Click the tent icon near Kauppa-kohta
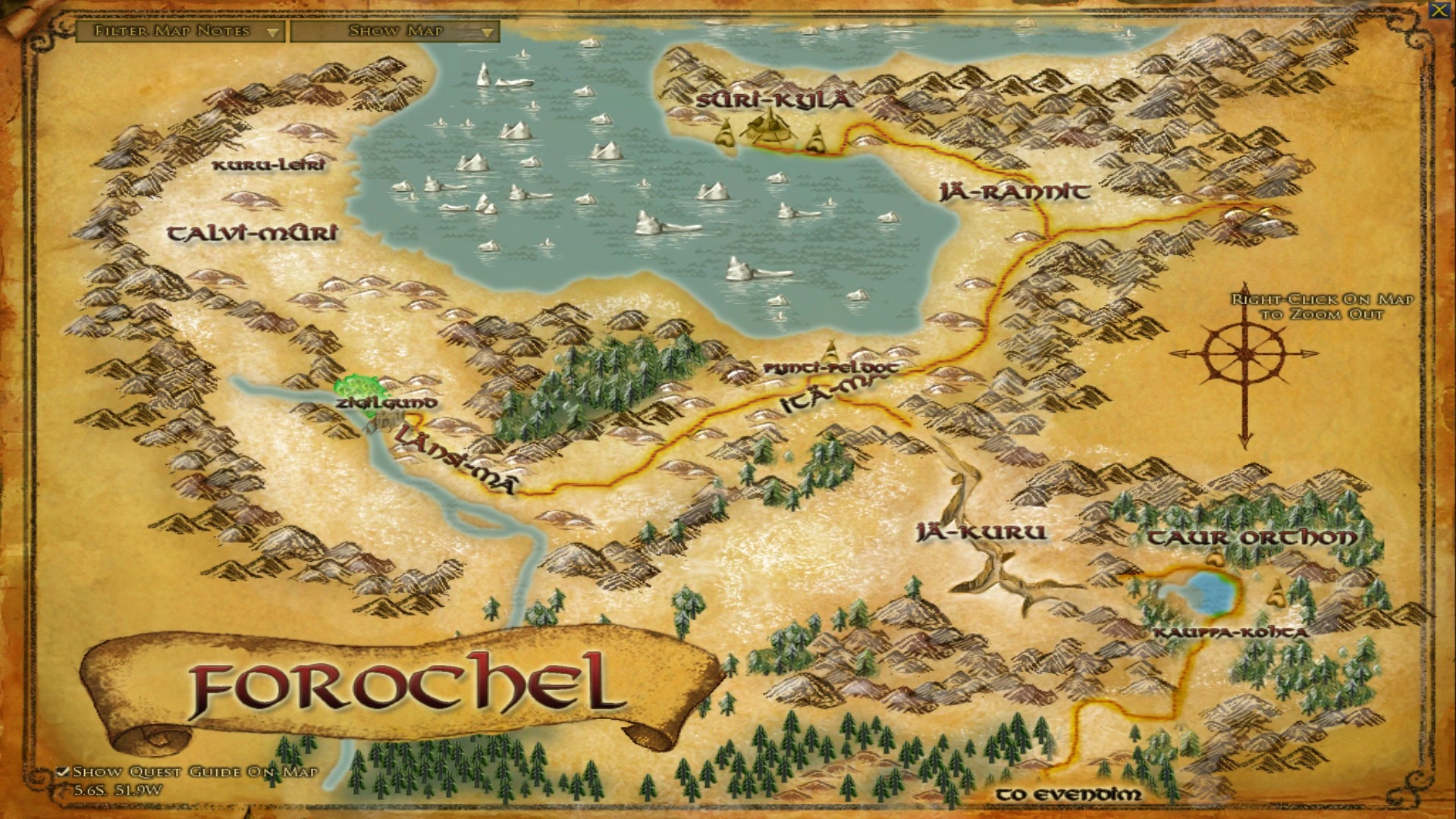The width and height of the screenshot is (1456, 819). tap(1277, 593)
